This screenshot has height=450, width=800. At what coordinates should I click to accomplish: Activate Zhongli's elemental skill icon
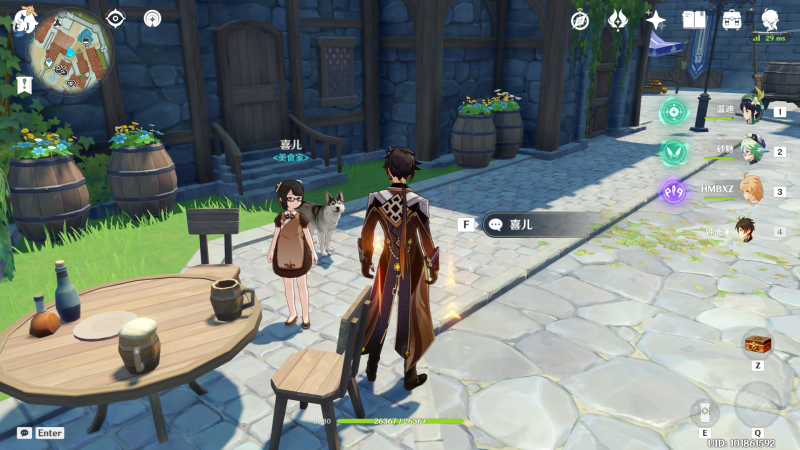tap(704, 413)
